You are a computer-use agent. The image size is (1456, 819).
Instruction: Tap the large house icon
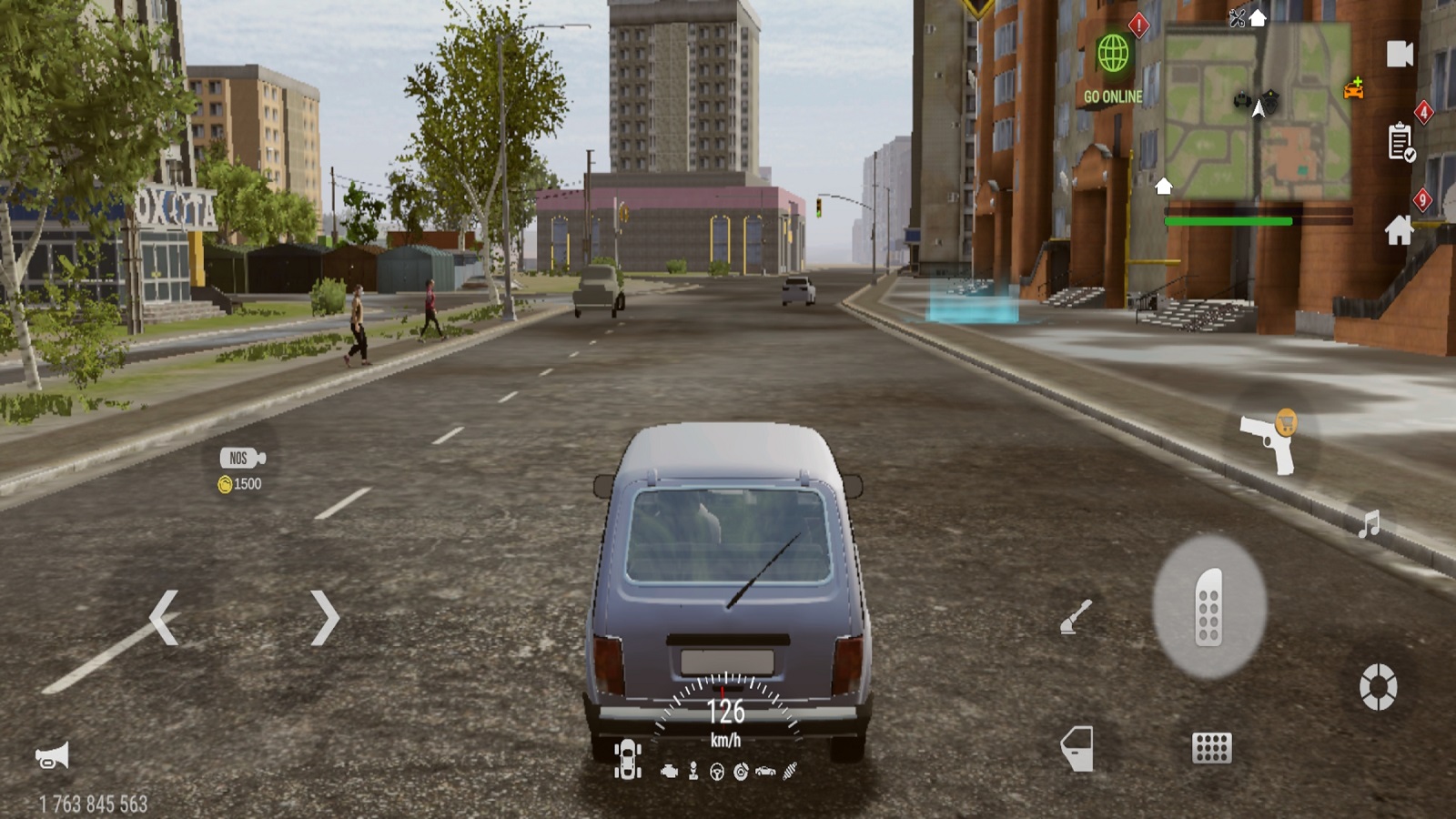click(x=1400, y=229)
